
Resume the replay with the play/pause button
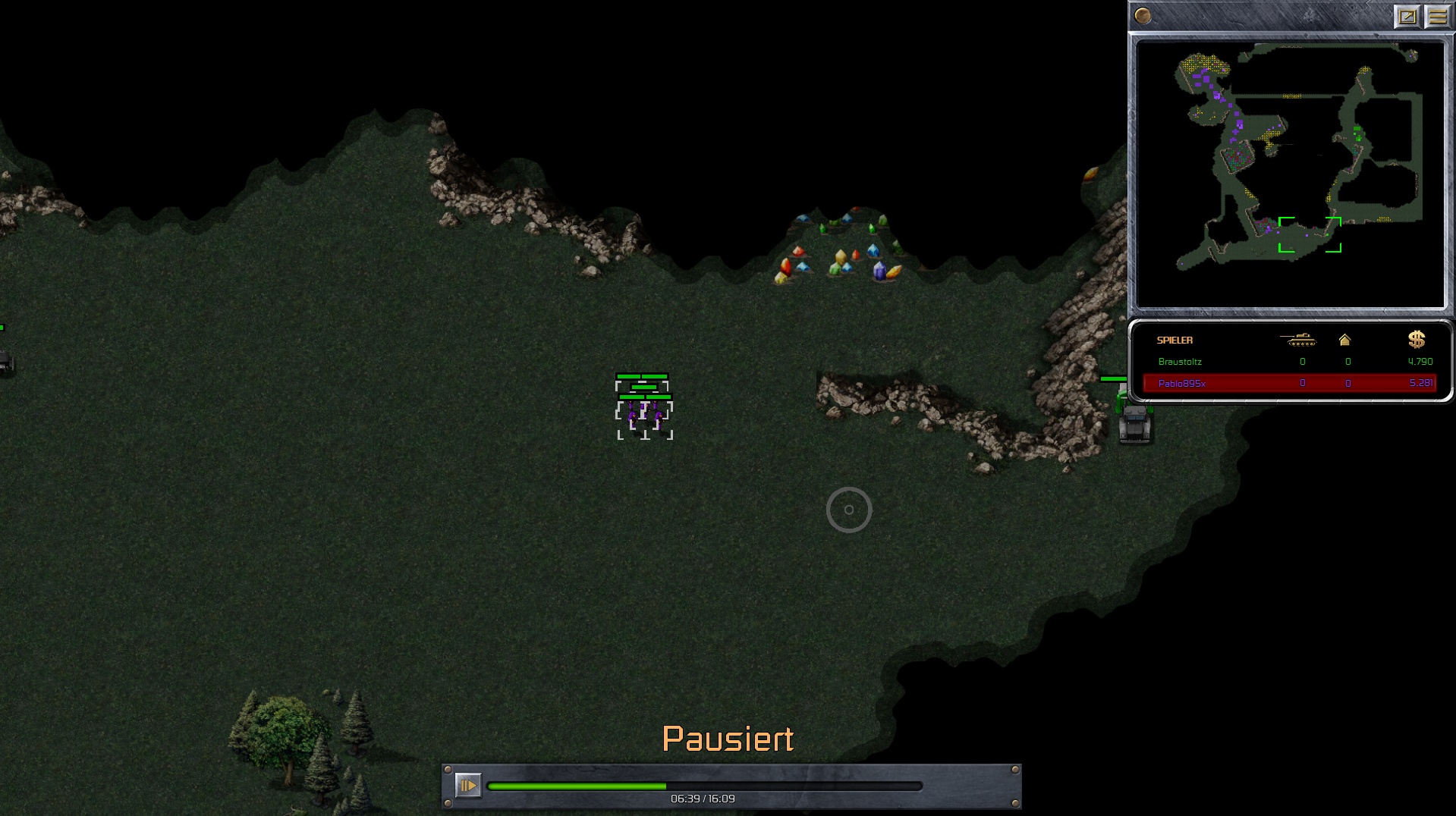[x=467, y=785]
